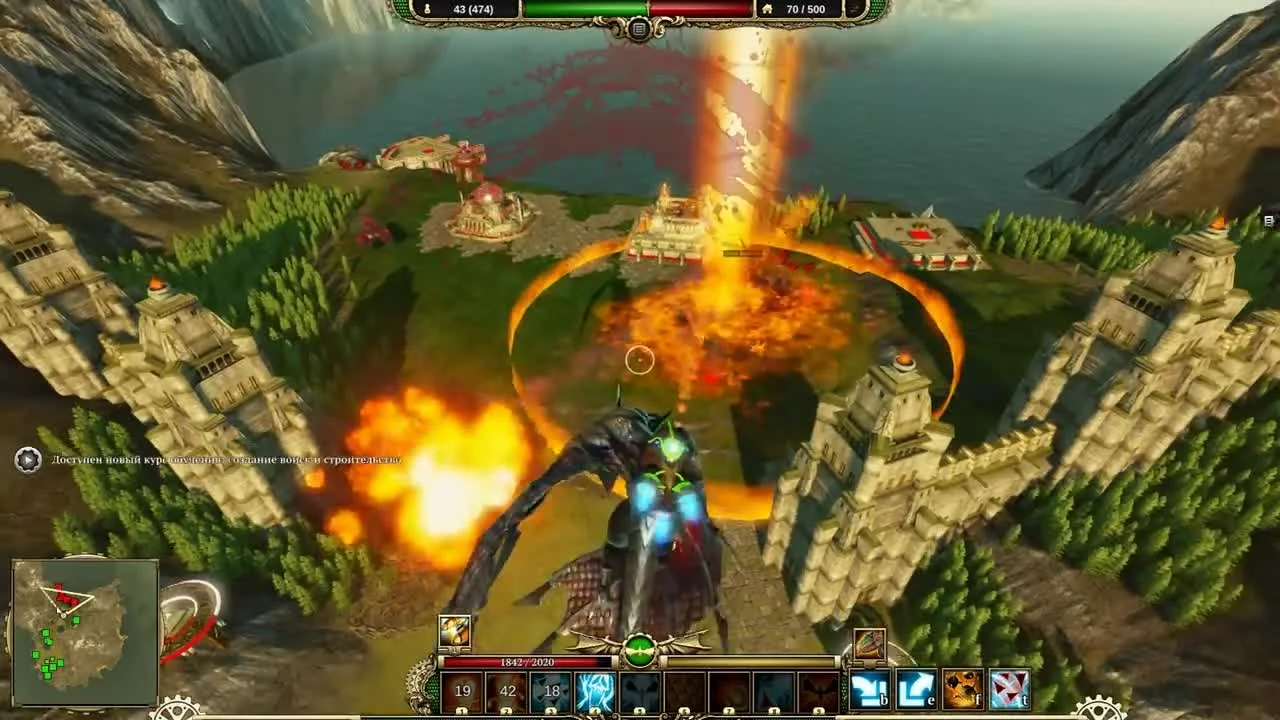Image resolution: width=1280 pixels, height=720 pixels.
Task: Open the game menu at the top center
Action: click(637, 28)
